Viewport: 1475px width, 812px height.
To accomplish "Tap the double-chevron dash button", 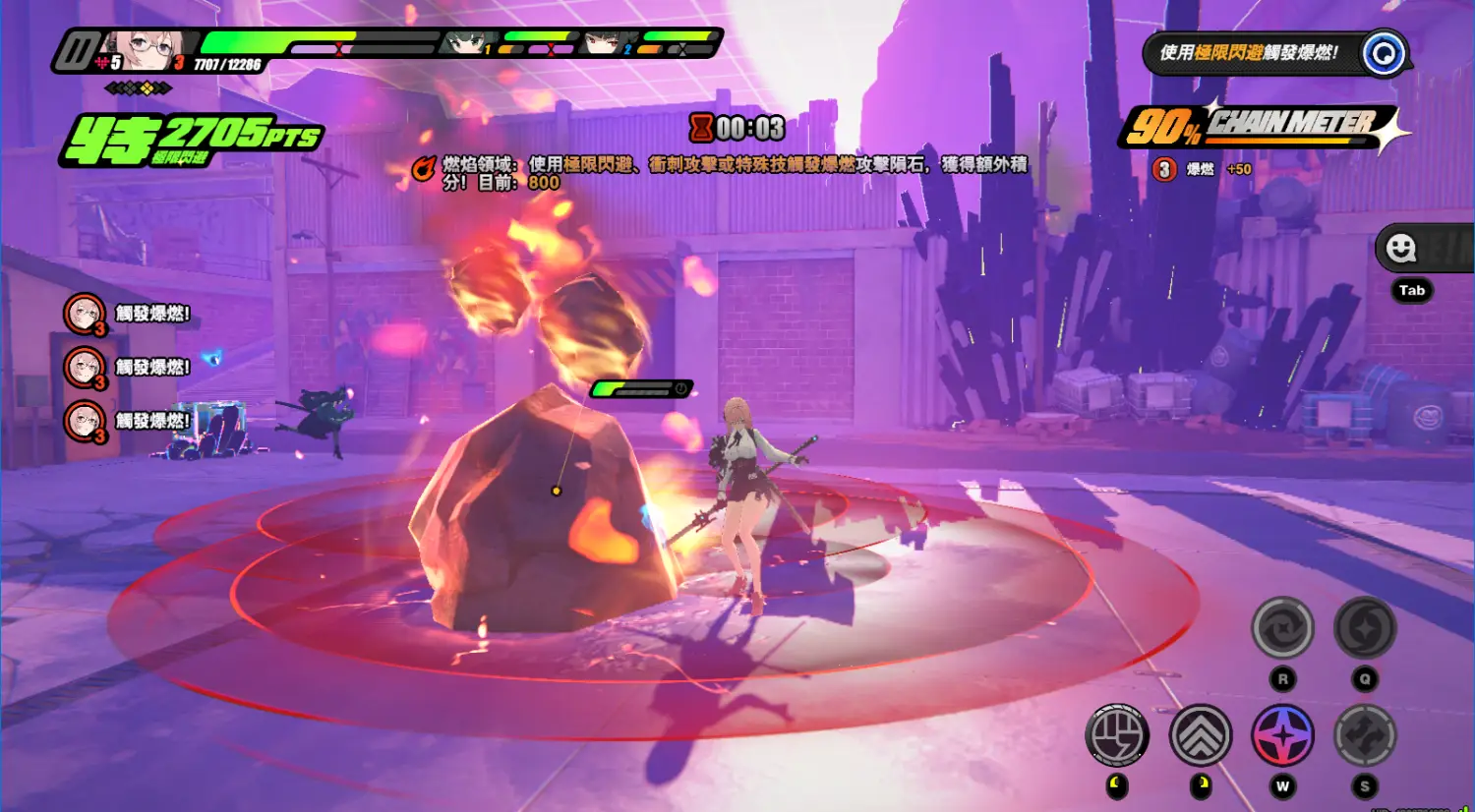I will click(1201, 735).
